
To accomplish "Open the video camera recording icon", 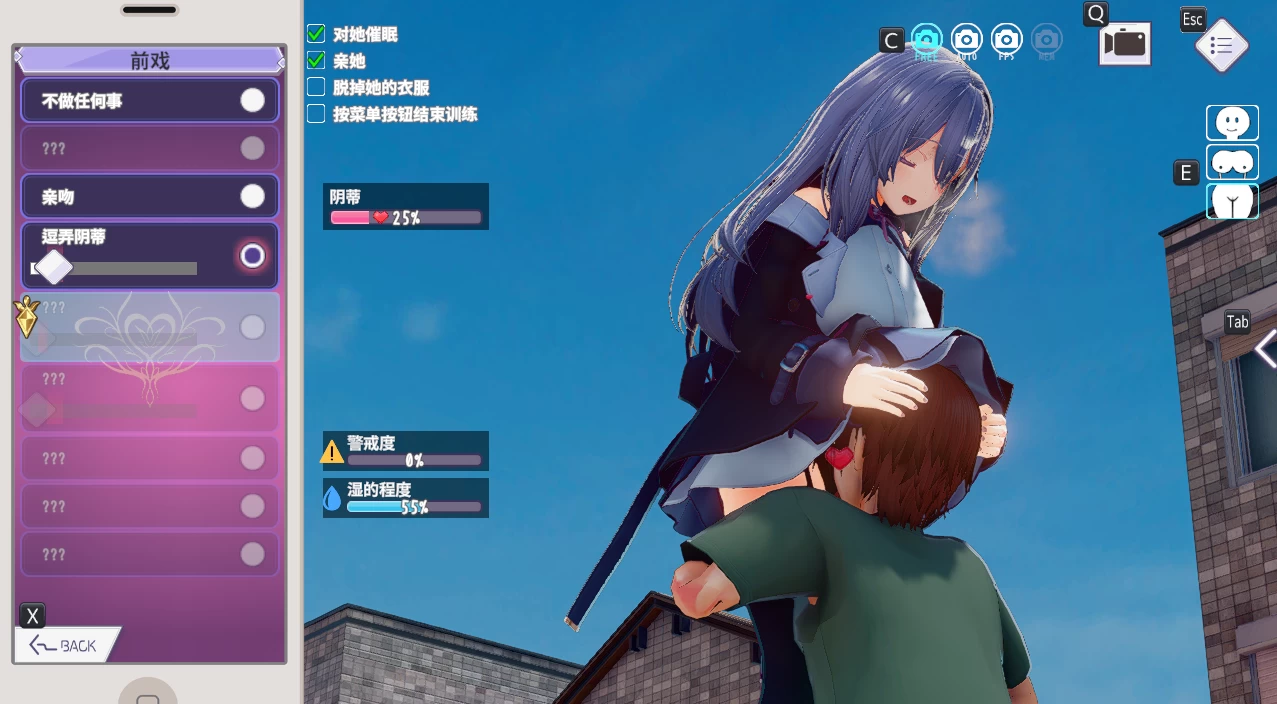I will [1125, 44].
